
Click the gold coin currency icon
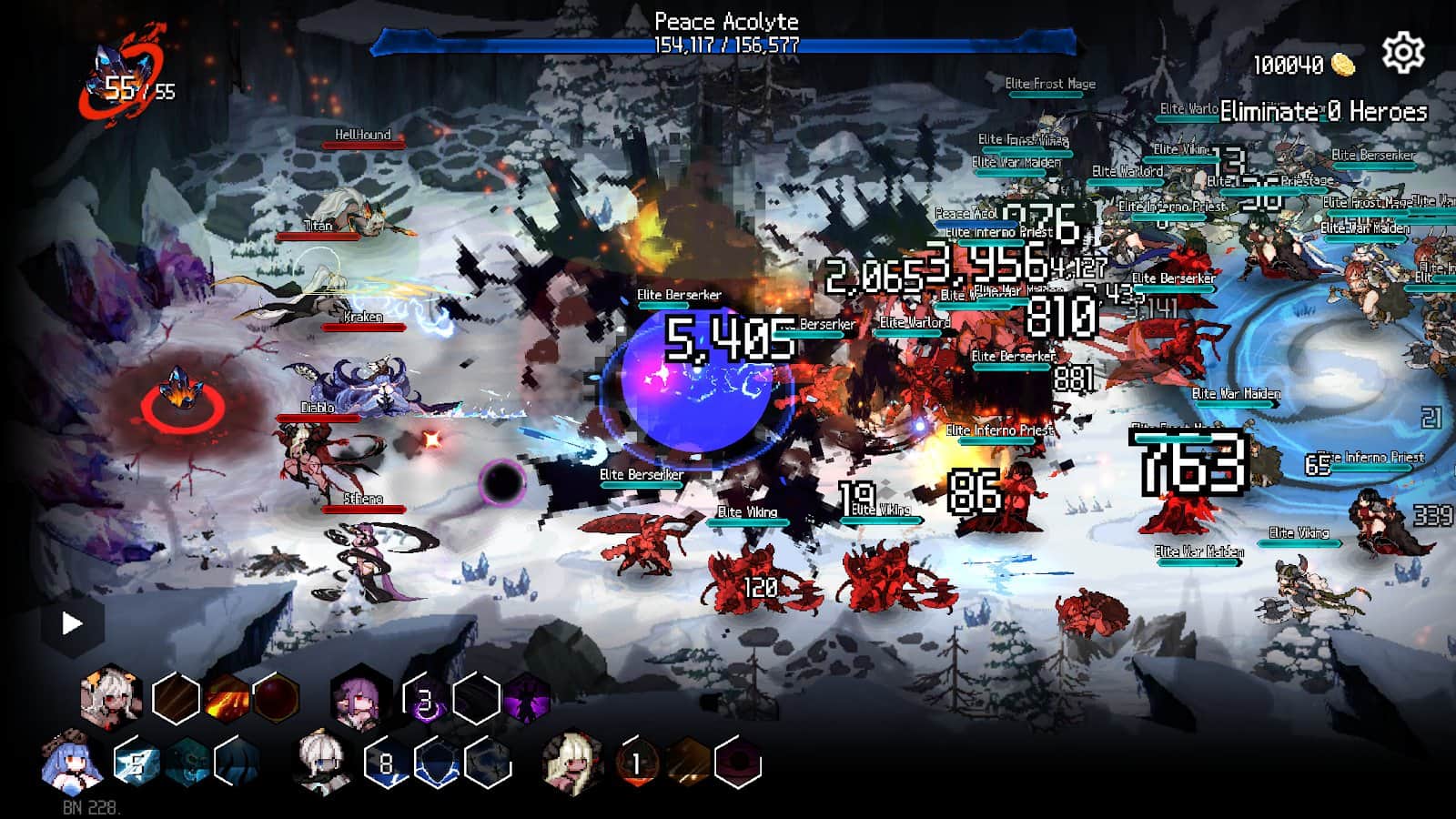point(1343,64)
